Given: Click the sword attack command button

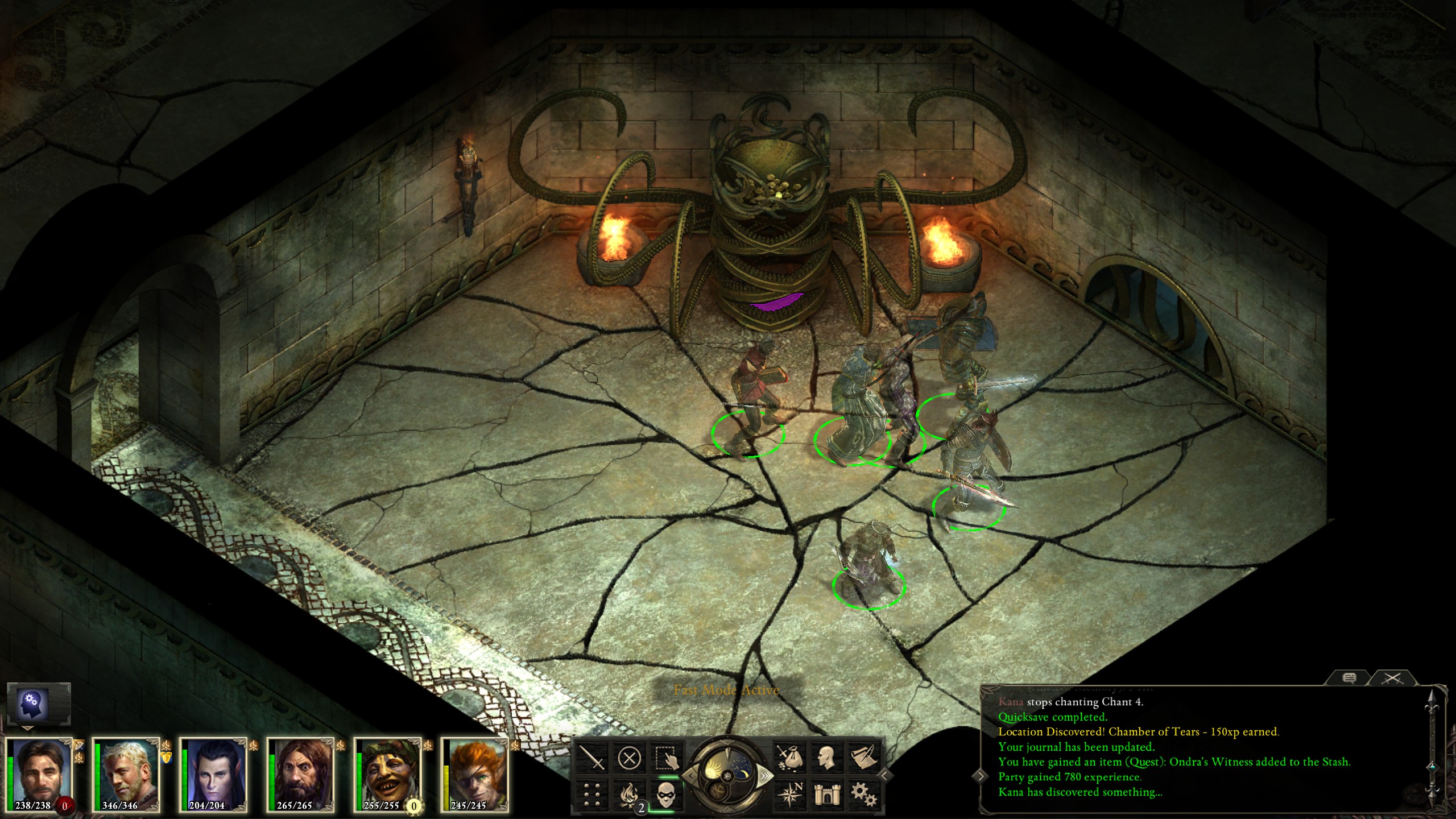Looking at the screenshot, I should click(591, 759).
